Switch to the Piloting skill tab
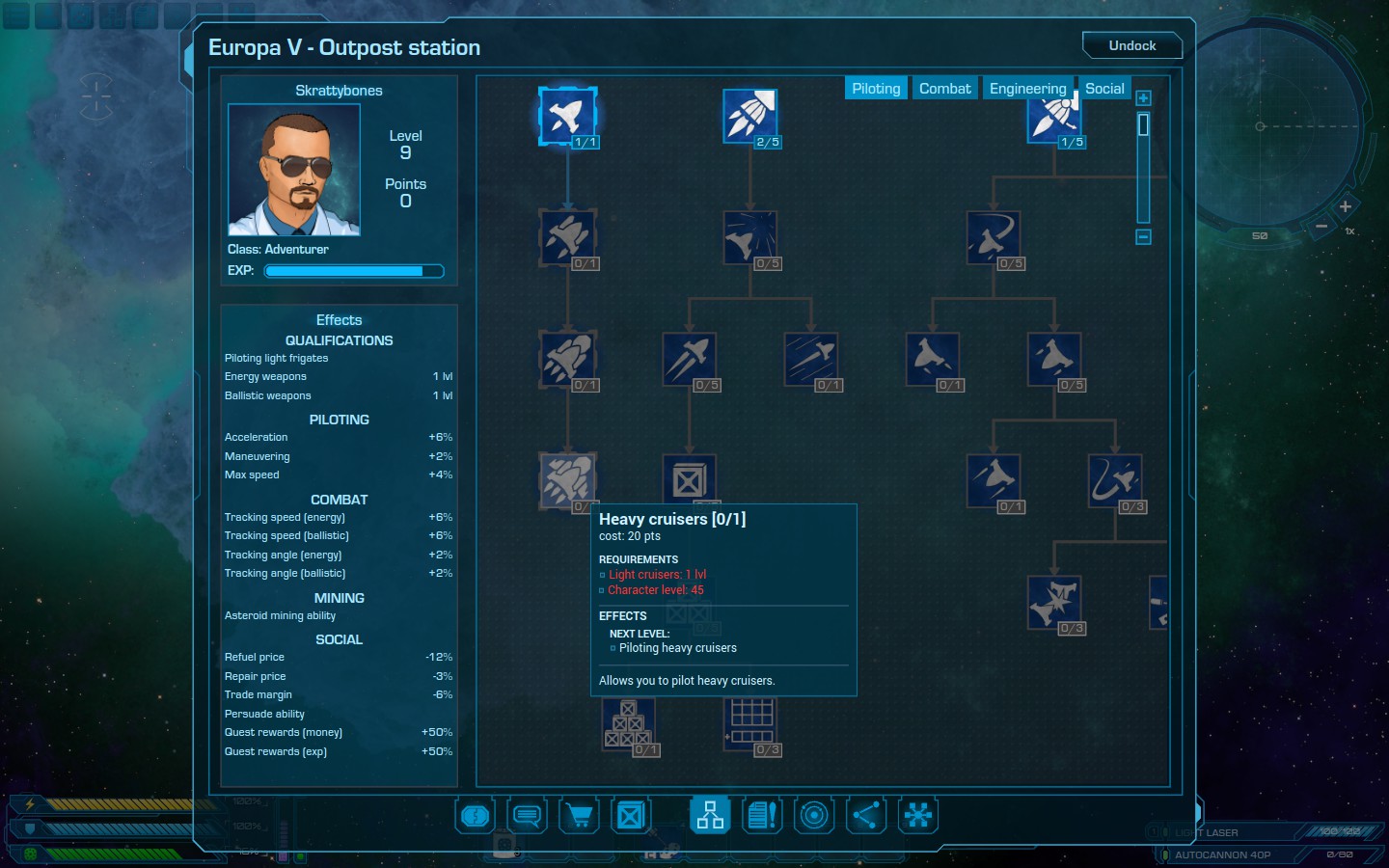 876,89
